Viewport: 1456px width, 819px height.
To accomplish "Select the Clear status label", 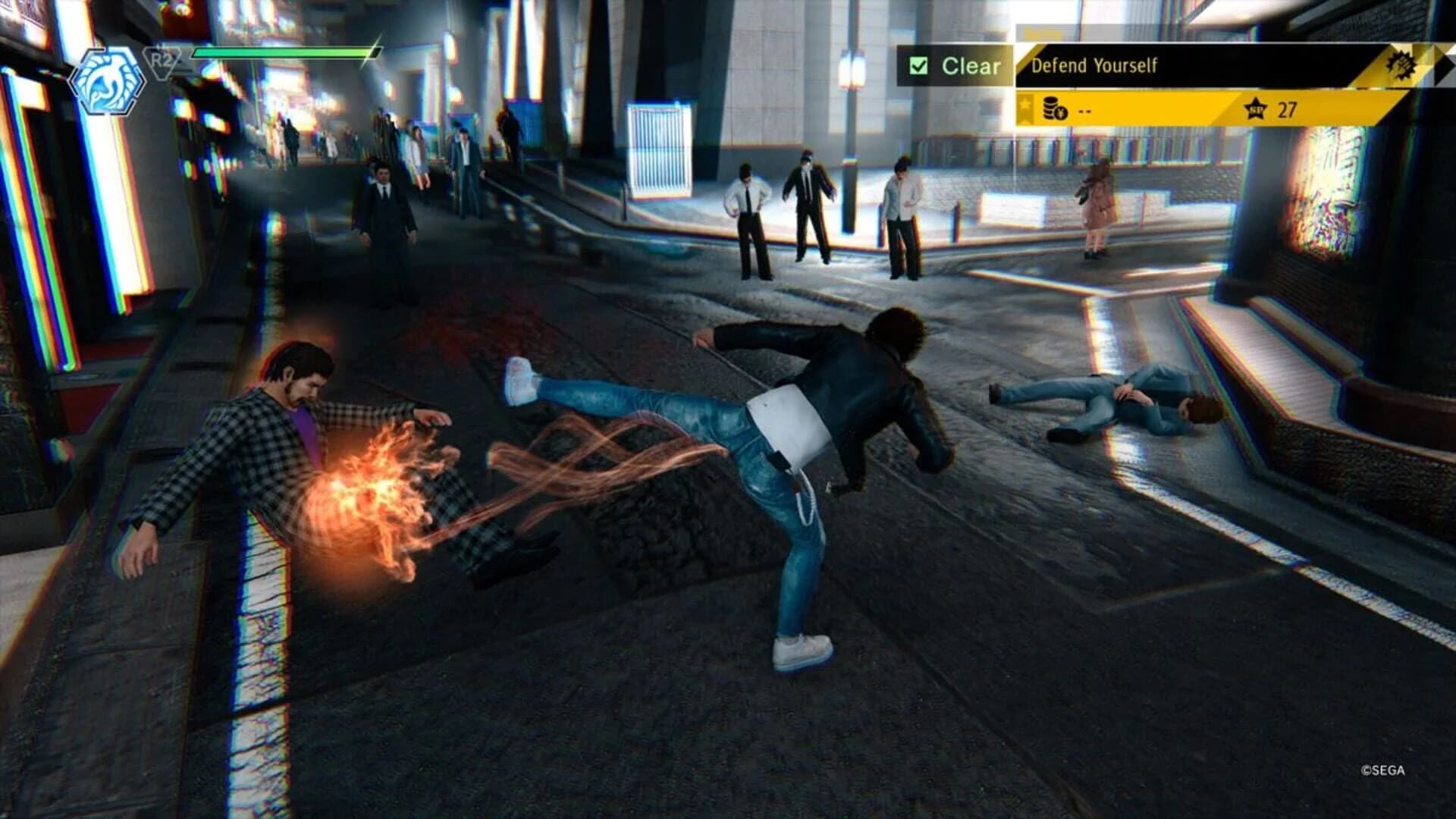I will coord(972,64).
